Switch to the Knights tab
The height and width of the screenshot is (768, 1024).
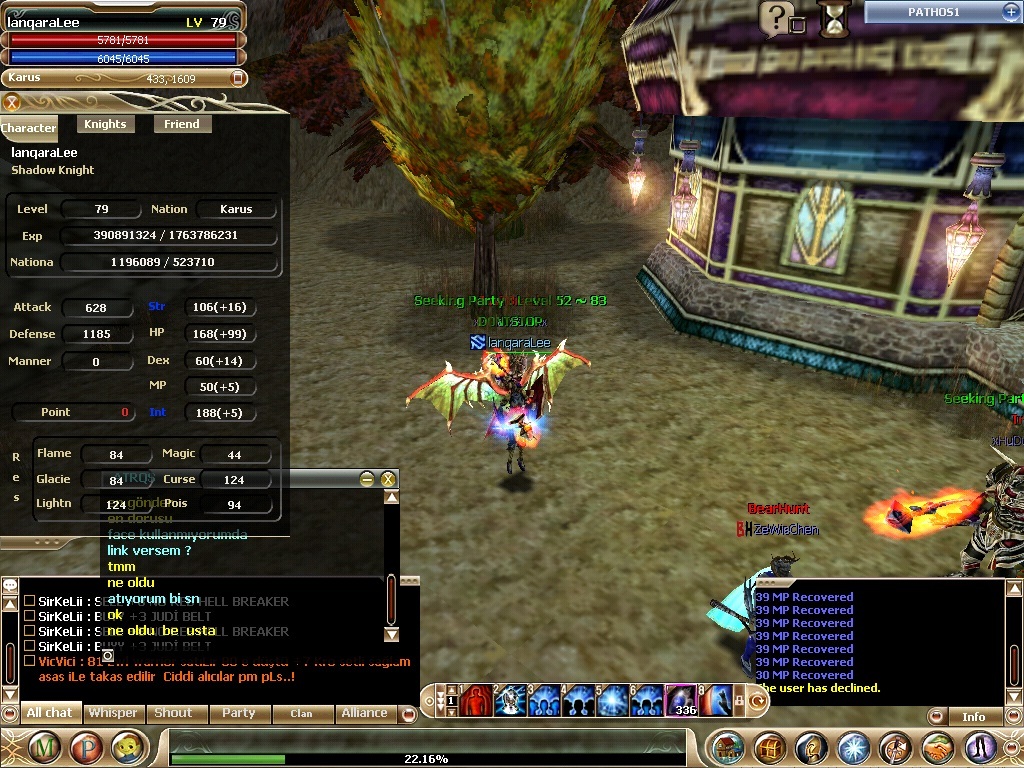[105, 124]
